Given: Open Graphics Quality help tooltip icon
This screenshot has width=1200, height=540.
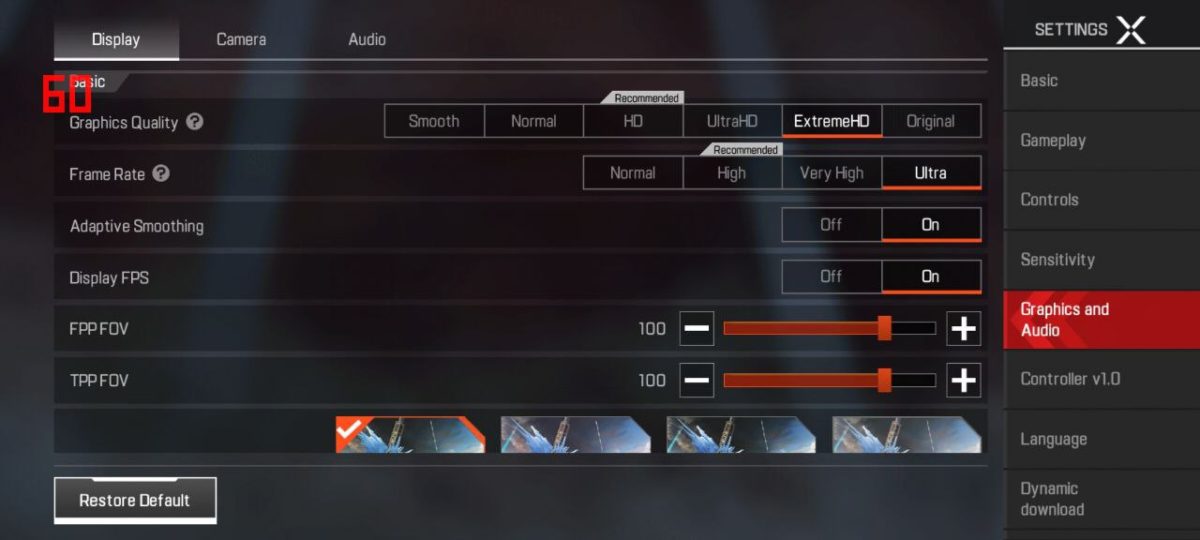Looking at the screenshot, I should [x=195, y=122].
